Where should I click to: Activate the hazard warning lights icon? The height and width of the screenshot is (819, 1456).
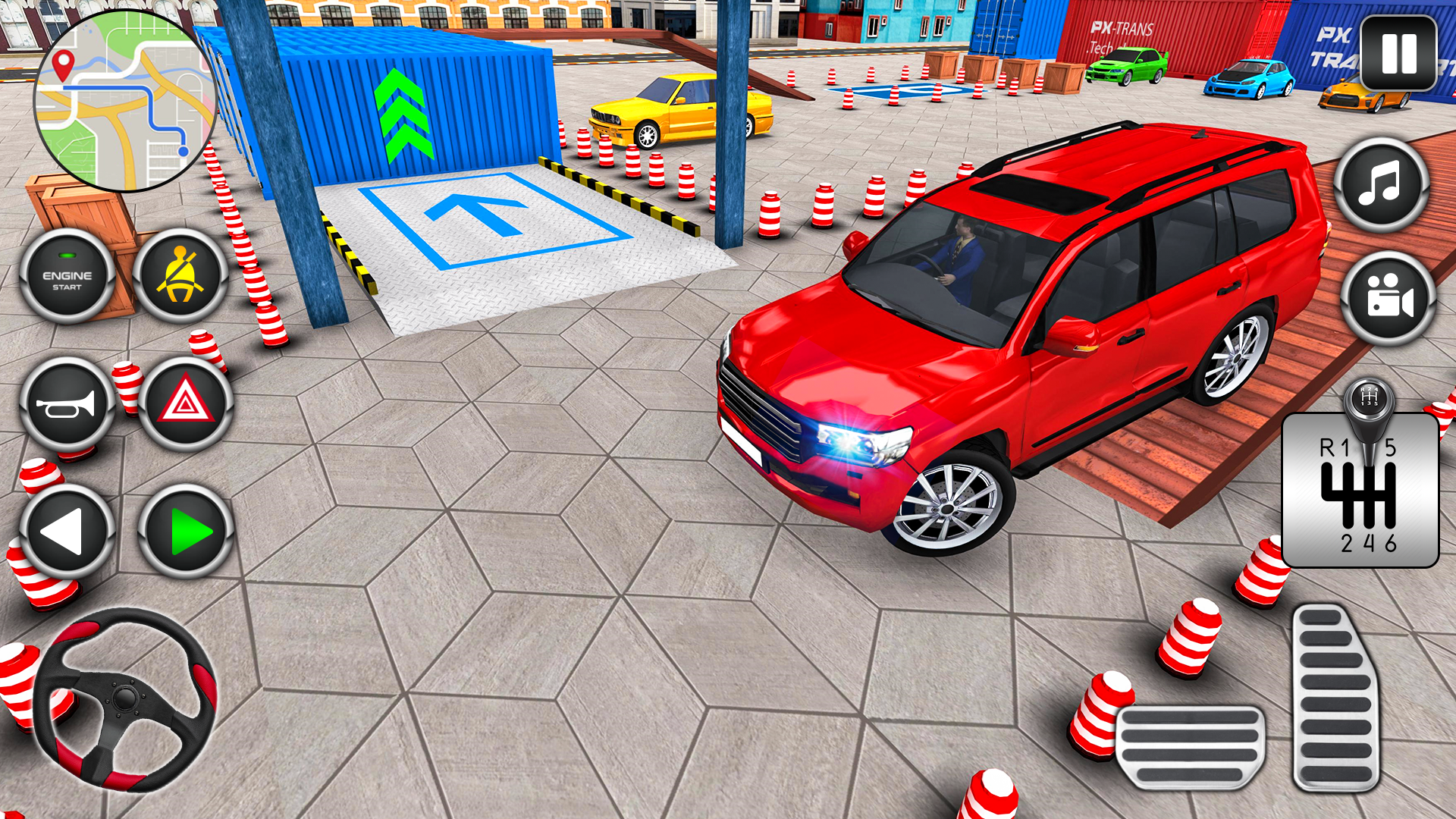(182, 402)
